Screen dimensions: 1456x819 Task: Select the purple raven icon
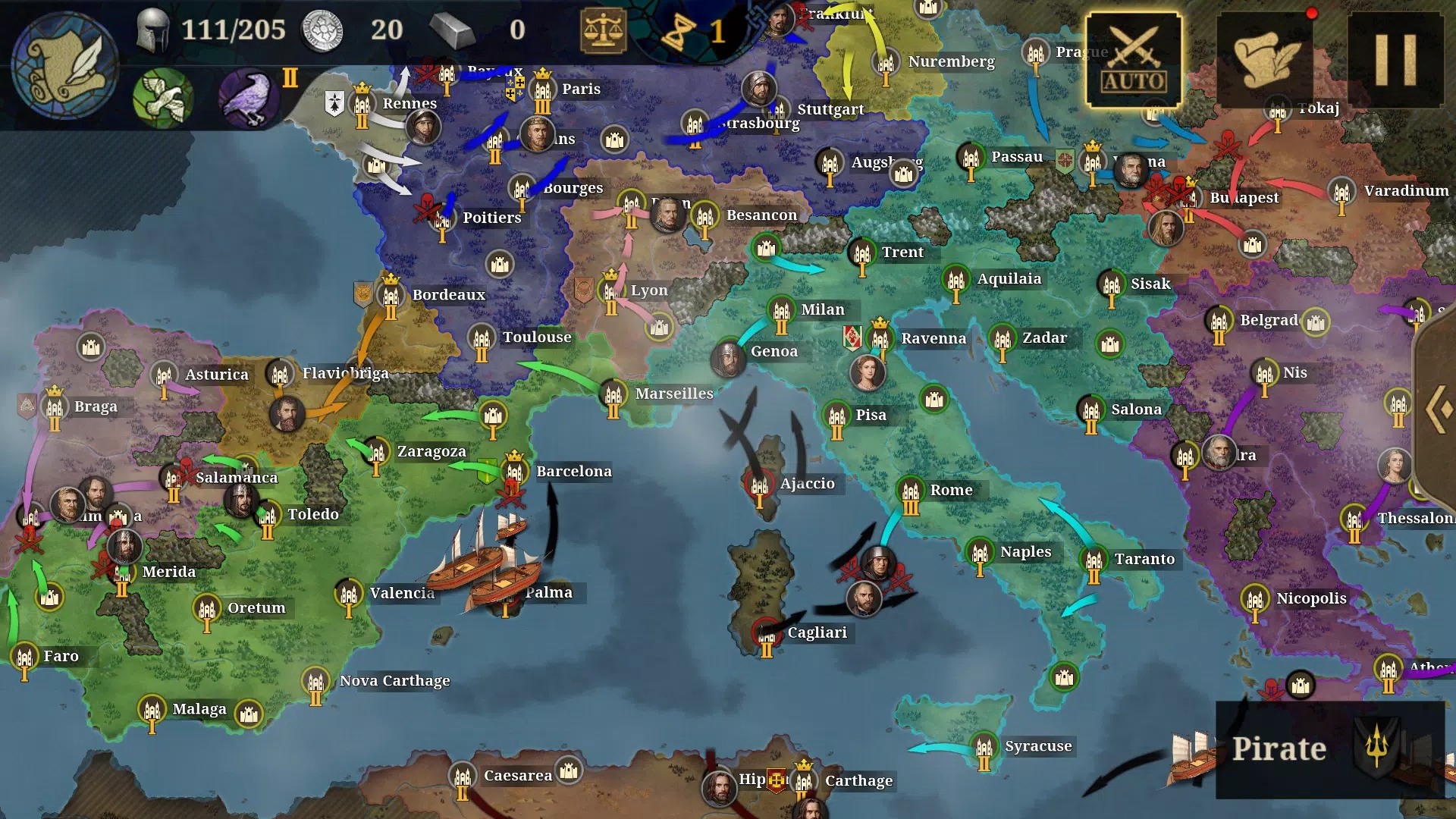coord(248,99)
